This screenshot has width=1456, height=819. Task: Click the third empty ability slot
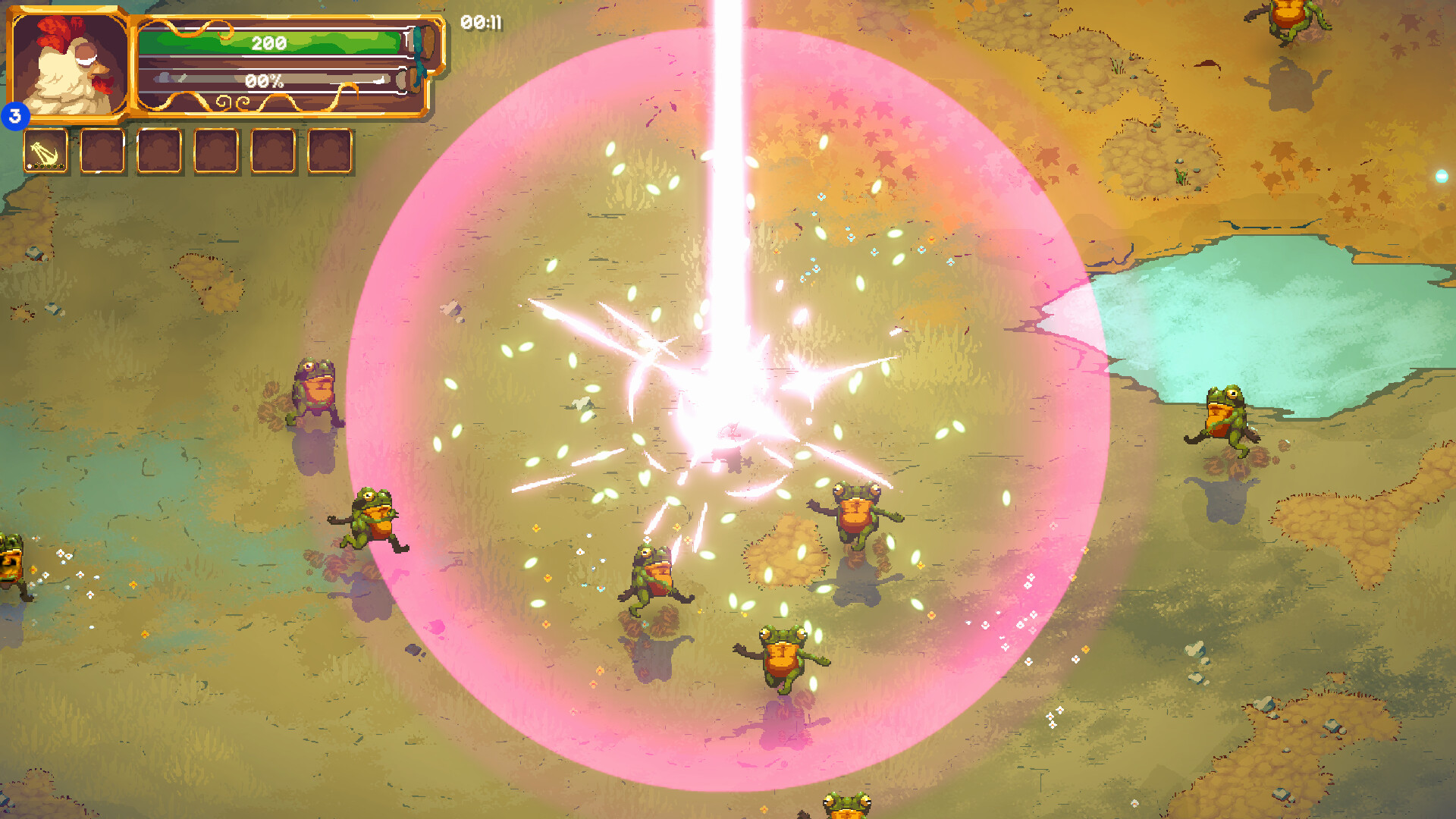point(159,149)
